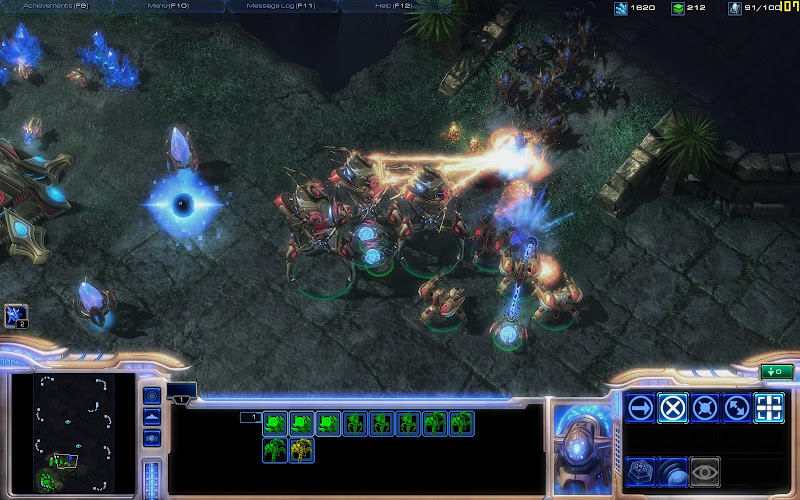
Task: Activate the Hold Position command
Action: click(x=705, y=408)
